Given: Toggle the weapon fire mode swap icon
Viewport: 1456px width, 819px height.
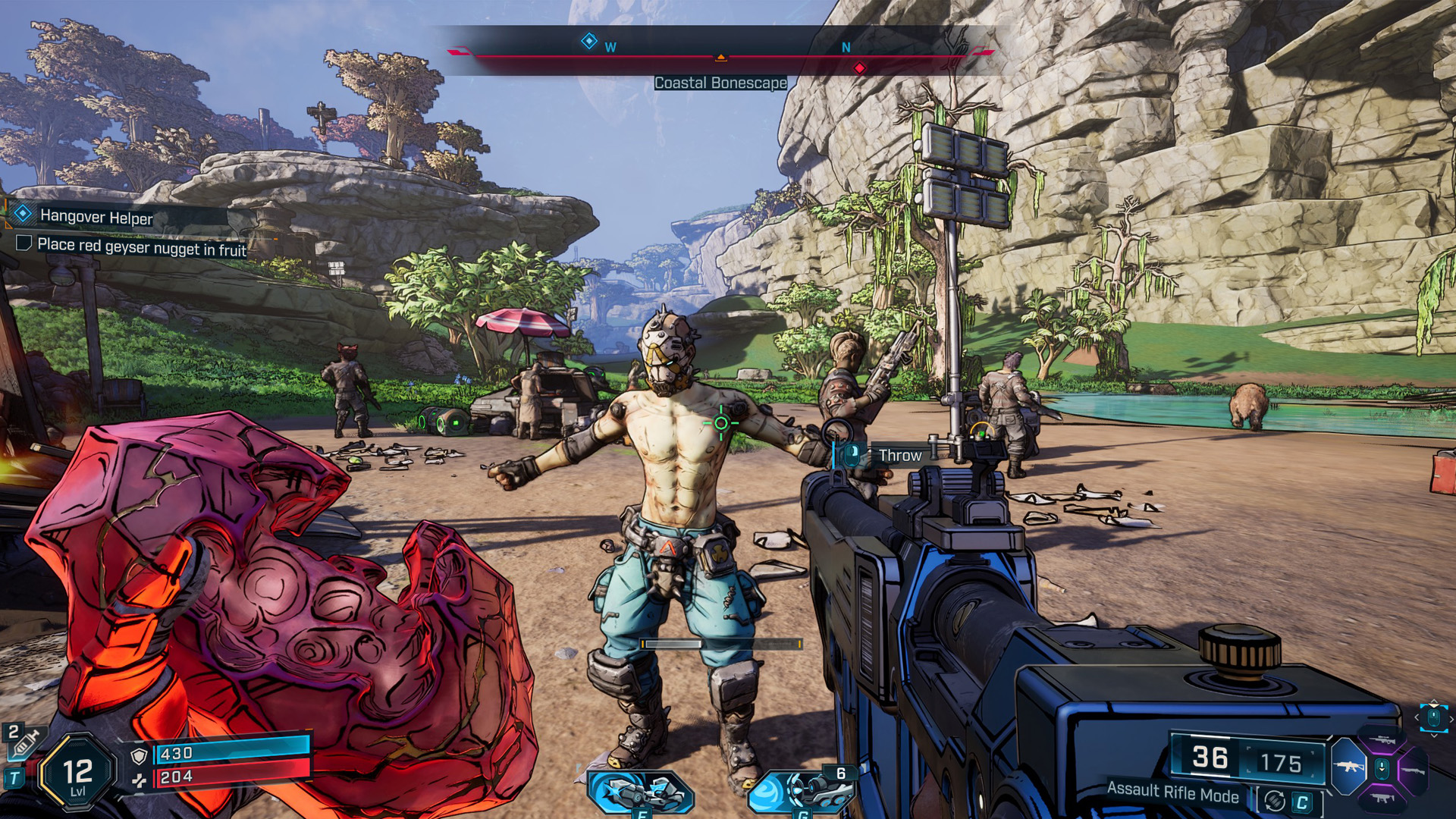Looking at the screenshot, I should (x=1276, y=802).
